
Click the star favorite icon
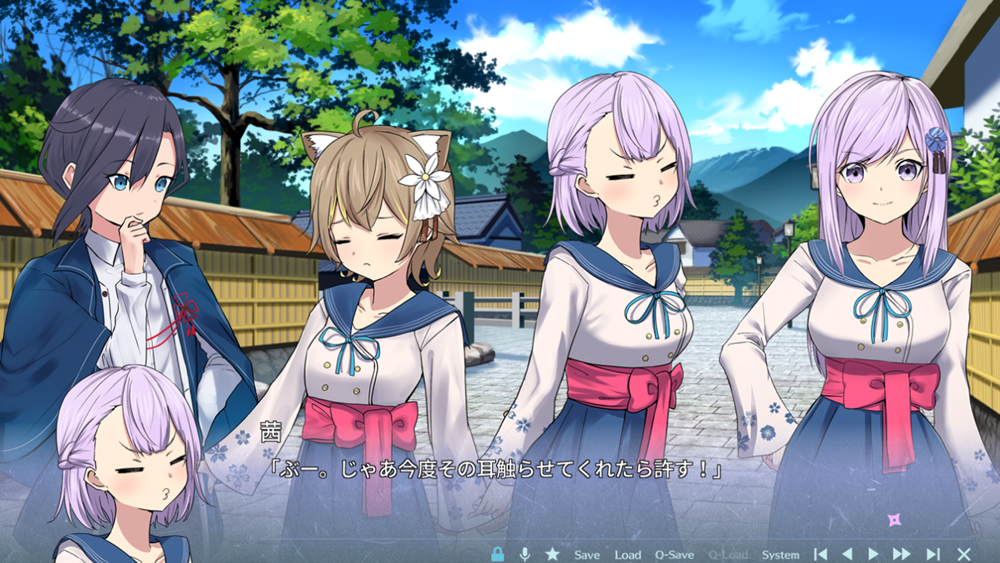click(x=552, y=554)
